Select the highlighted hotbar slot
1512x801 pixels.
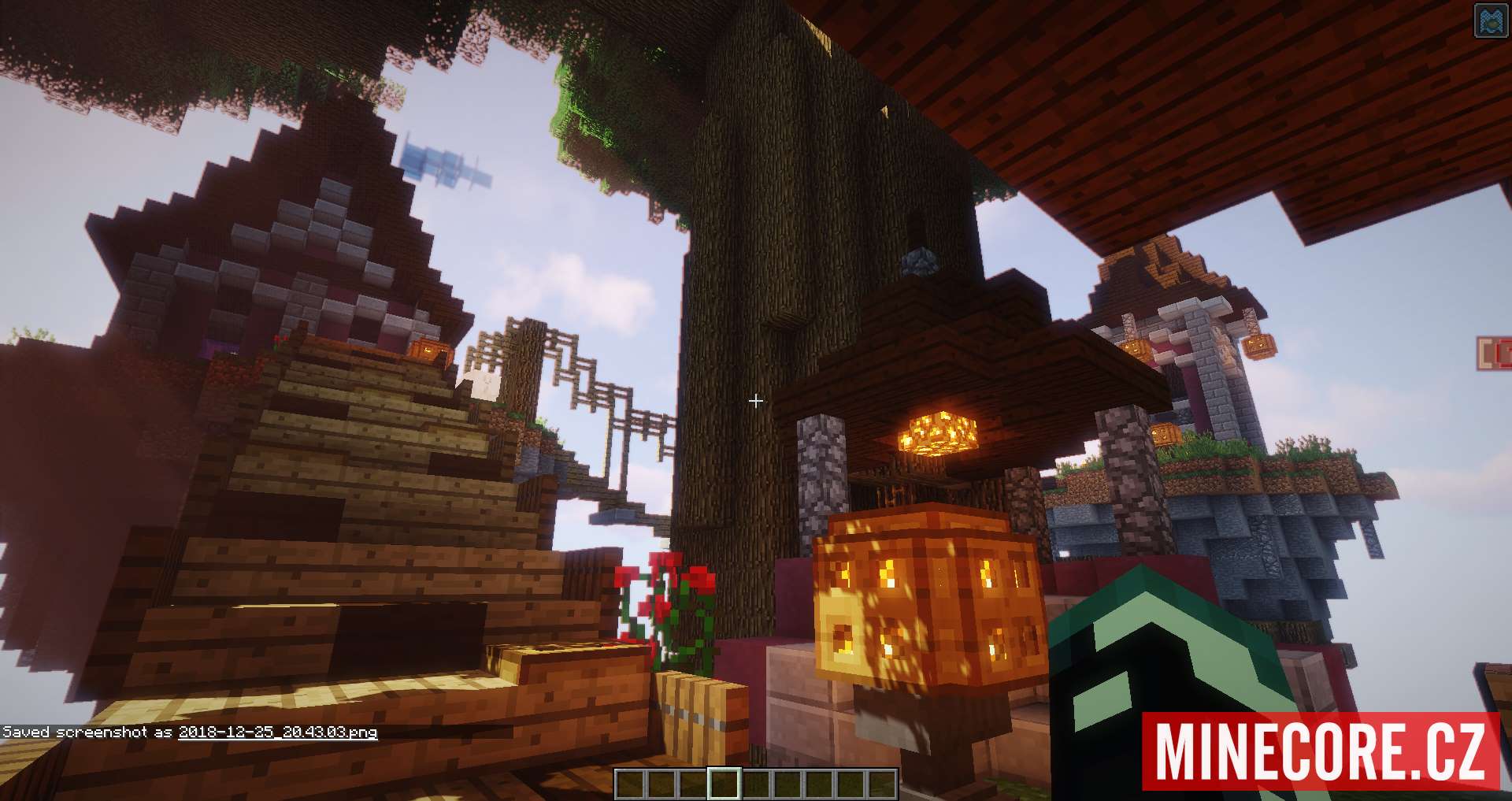pyautogui.click(x=724, y=784)
